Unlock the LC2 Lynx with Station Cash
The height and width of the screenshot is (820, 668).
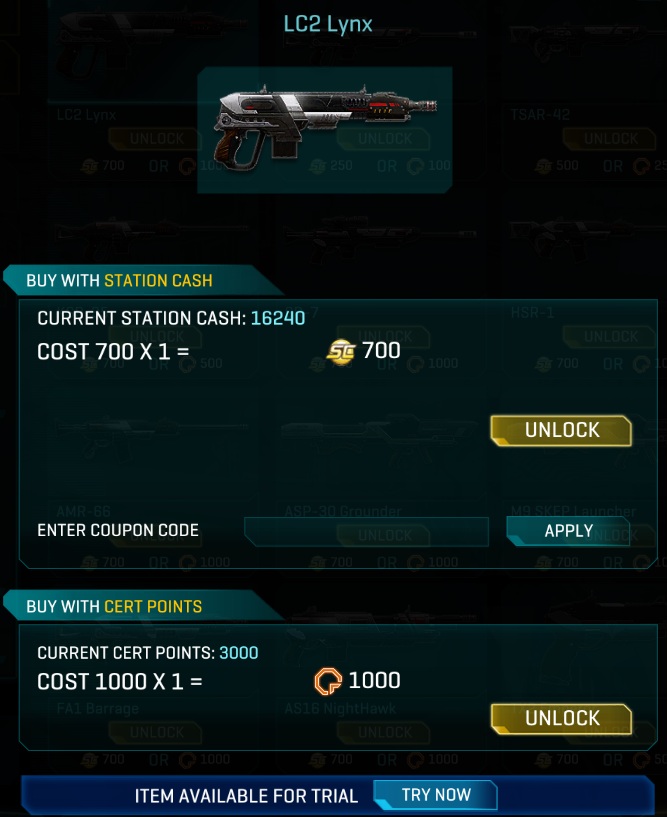point(561,430)
